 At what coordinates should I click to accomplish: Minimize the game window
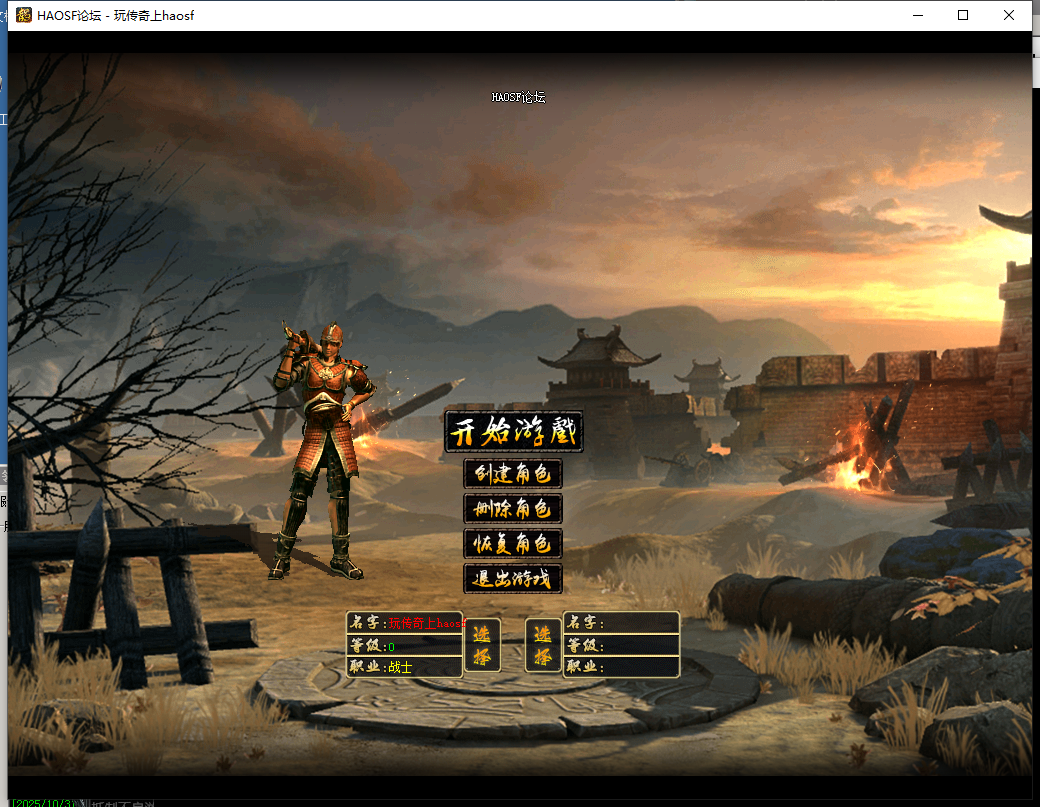[917, 15]
